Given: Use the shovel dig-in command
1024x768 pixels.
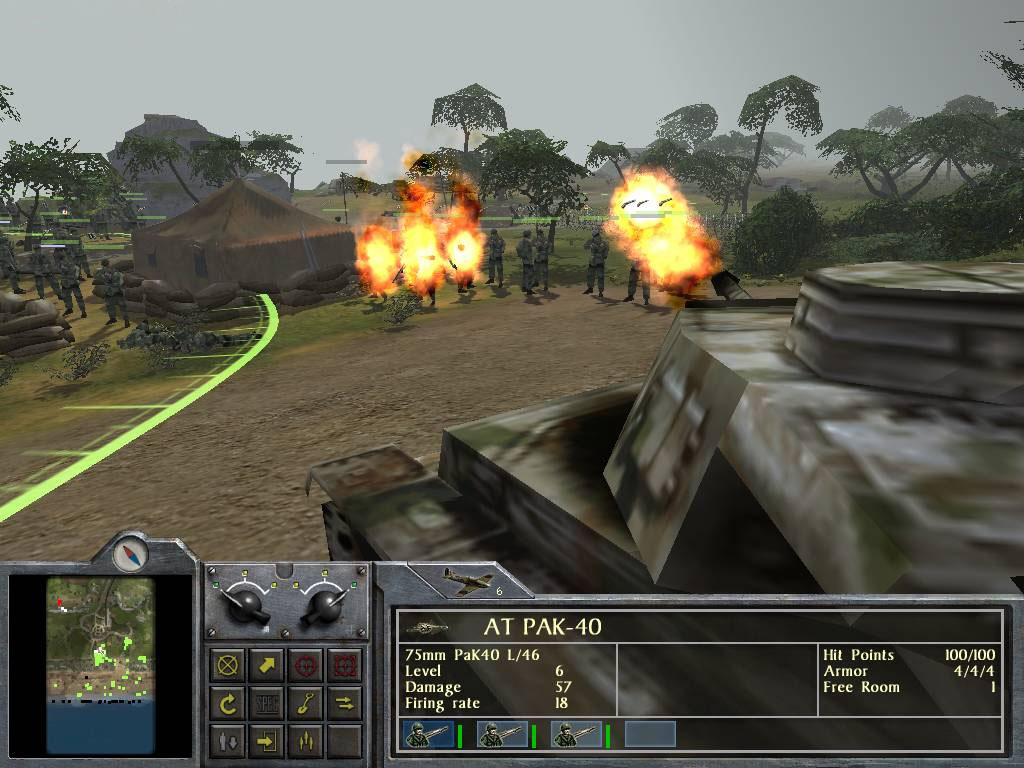Looking at the screenshot, I should [305, 703].
